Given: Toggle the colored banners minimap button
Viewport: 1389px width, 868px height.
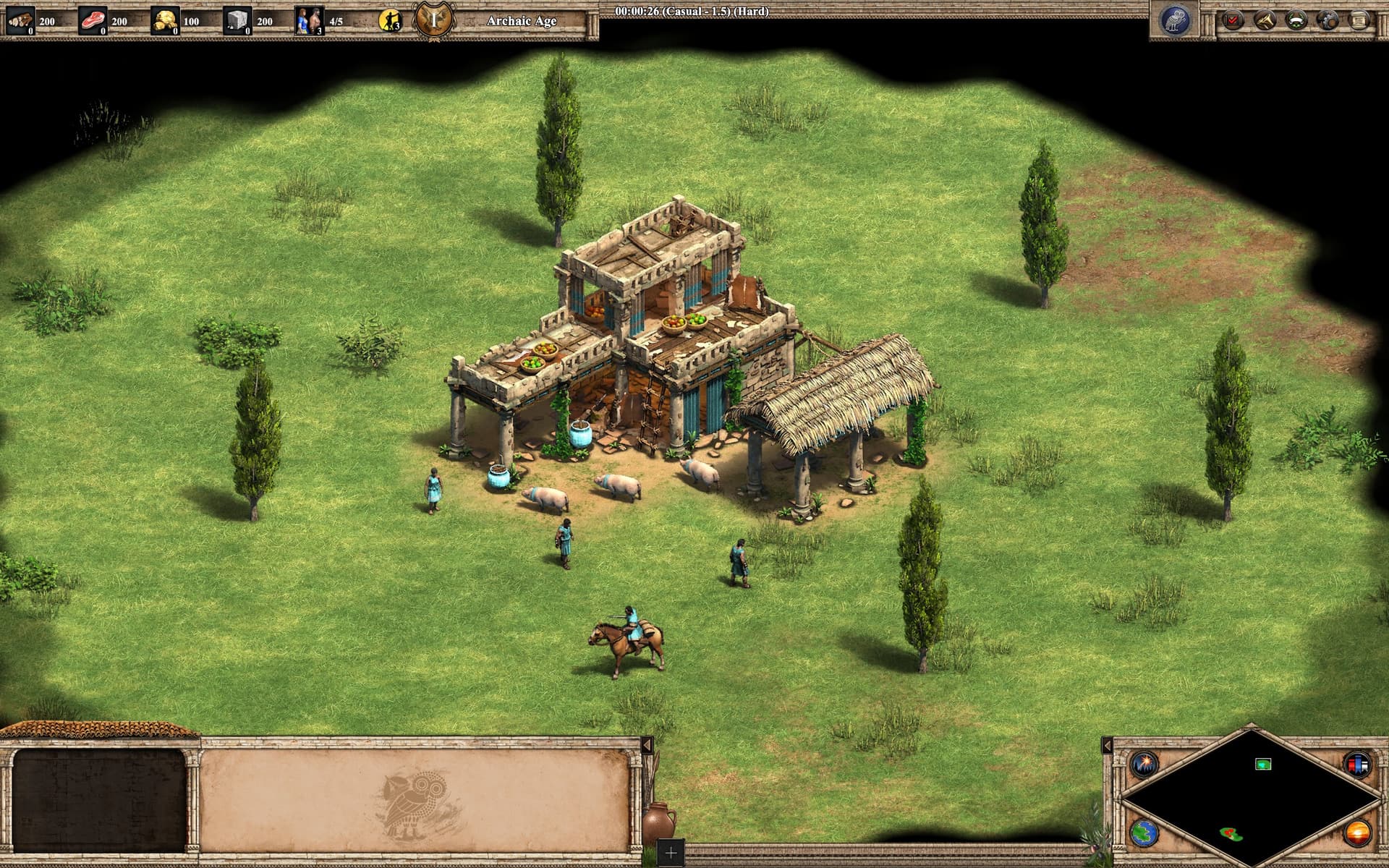Looking at the screenshot, I should (x=1357, y=764).
